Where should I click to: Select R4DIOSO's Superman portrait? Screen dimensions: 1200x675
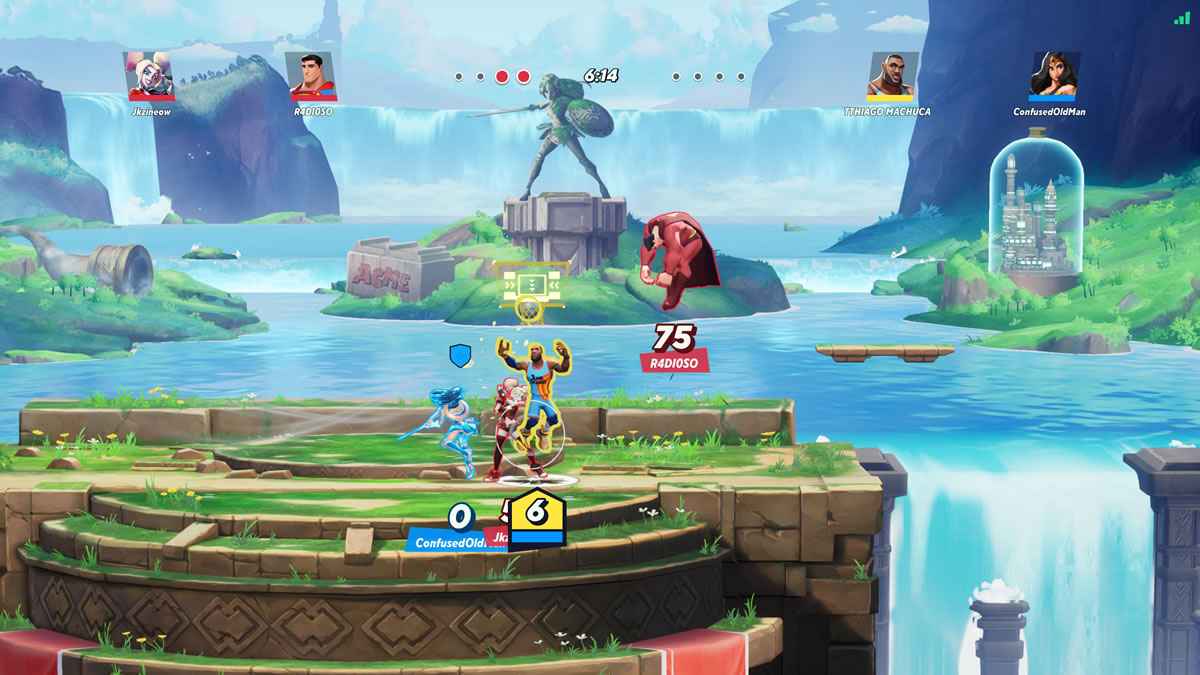tap(311, 76)
